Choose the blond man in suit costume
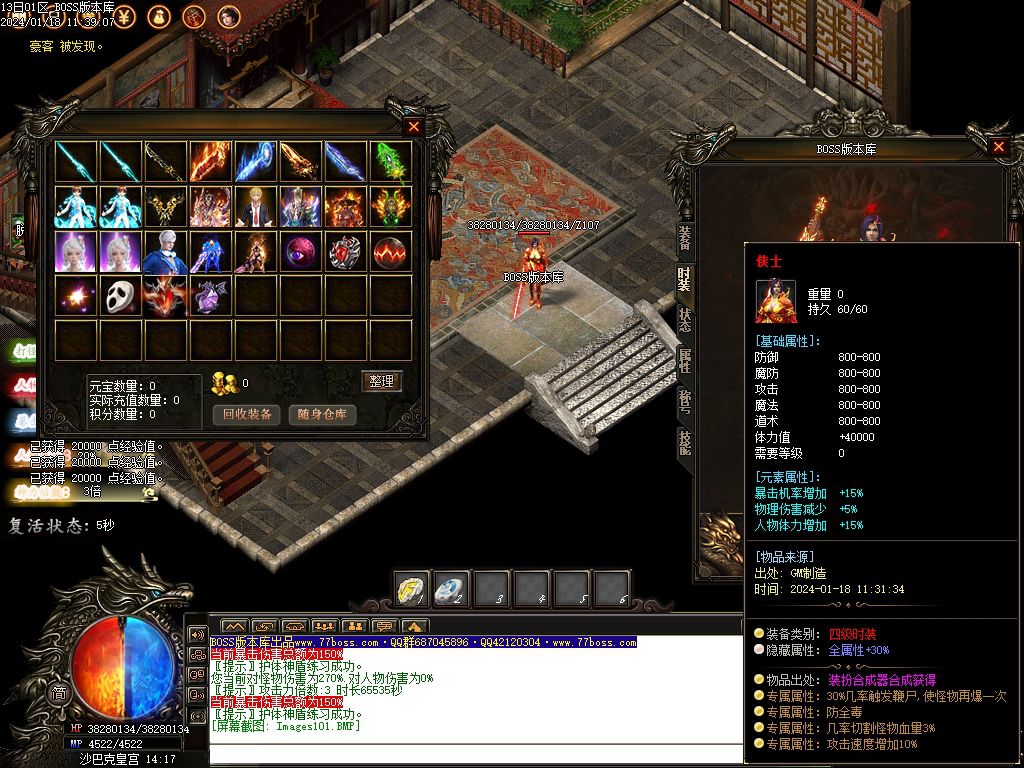Viewport: 1024px width, 768px height. point(256,206)
